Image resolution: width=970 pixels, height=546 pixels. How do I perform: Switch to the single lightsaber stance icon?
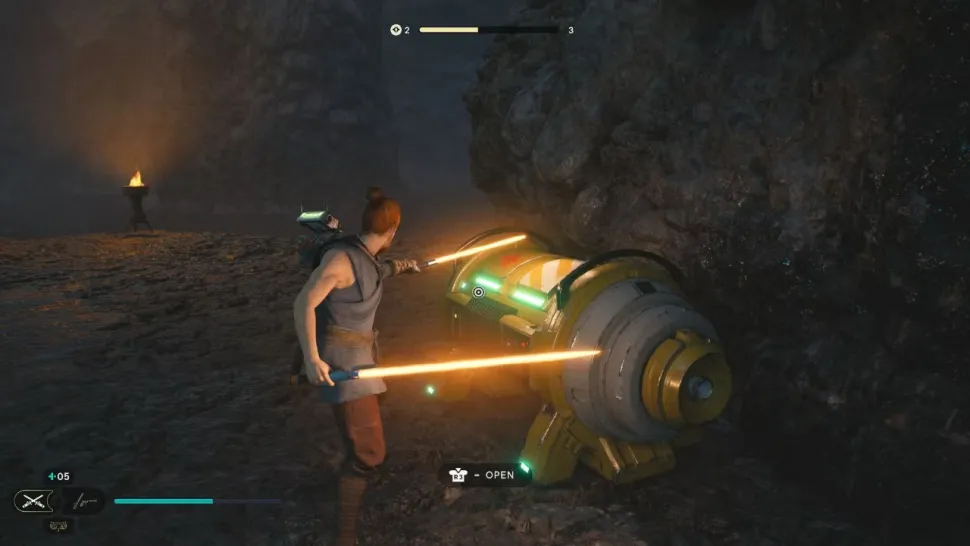pyautogui.click(x=84, y=501)
